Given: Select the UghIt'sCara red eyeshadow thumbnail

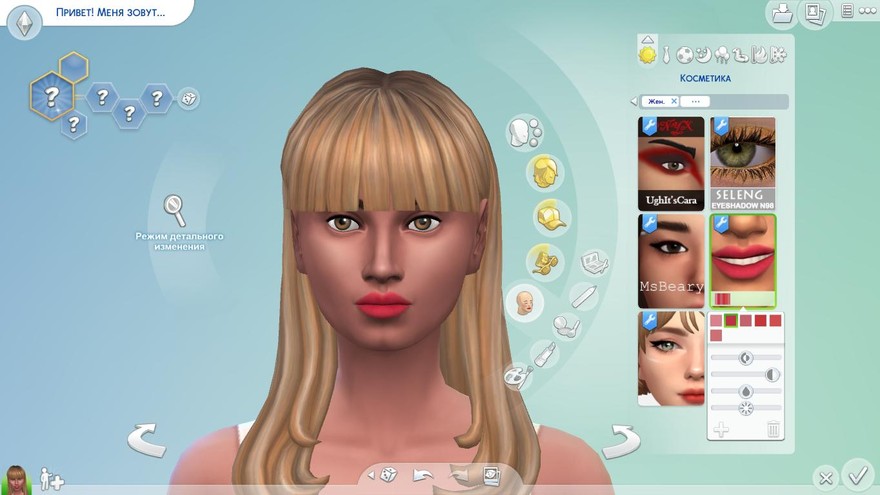Looking at the screenshot, I should pyautogui.click(x=671, y=163).
